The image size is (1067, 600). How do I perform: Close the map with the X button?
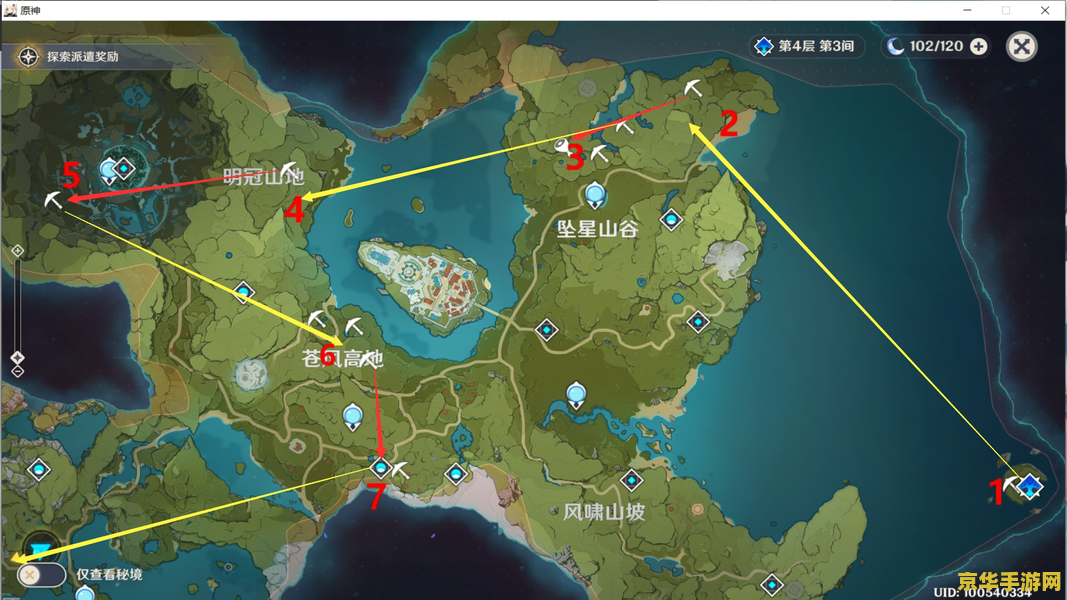[x=1021, y=47]
